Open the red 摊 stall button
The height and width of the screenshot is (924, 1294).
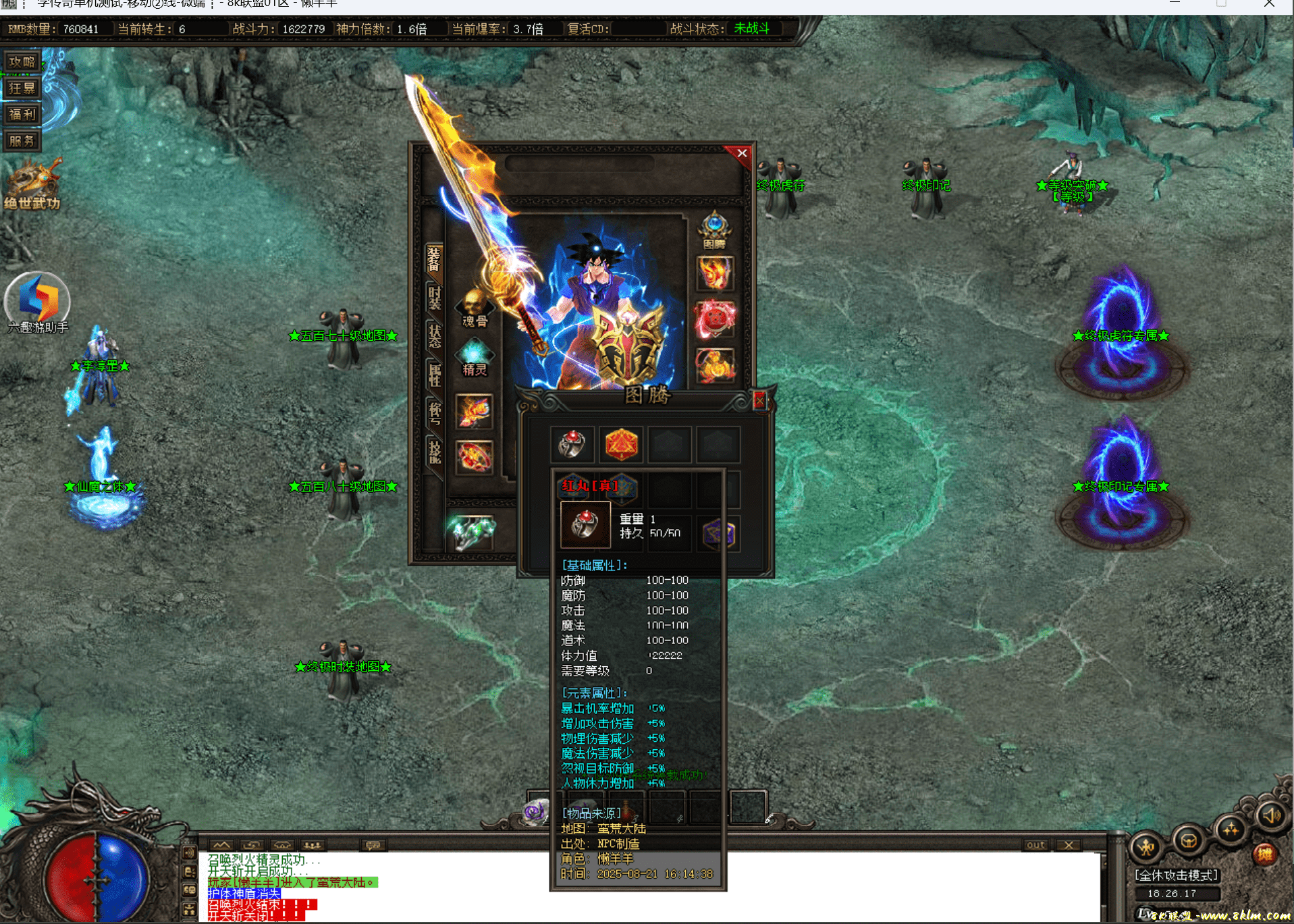(1264, 854)
